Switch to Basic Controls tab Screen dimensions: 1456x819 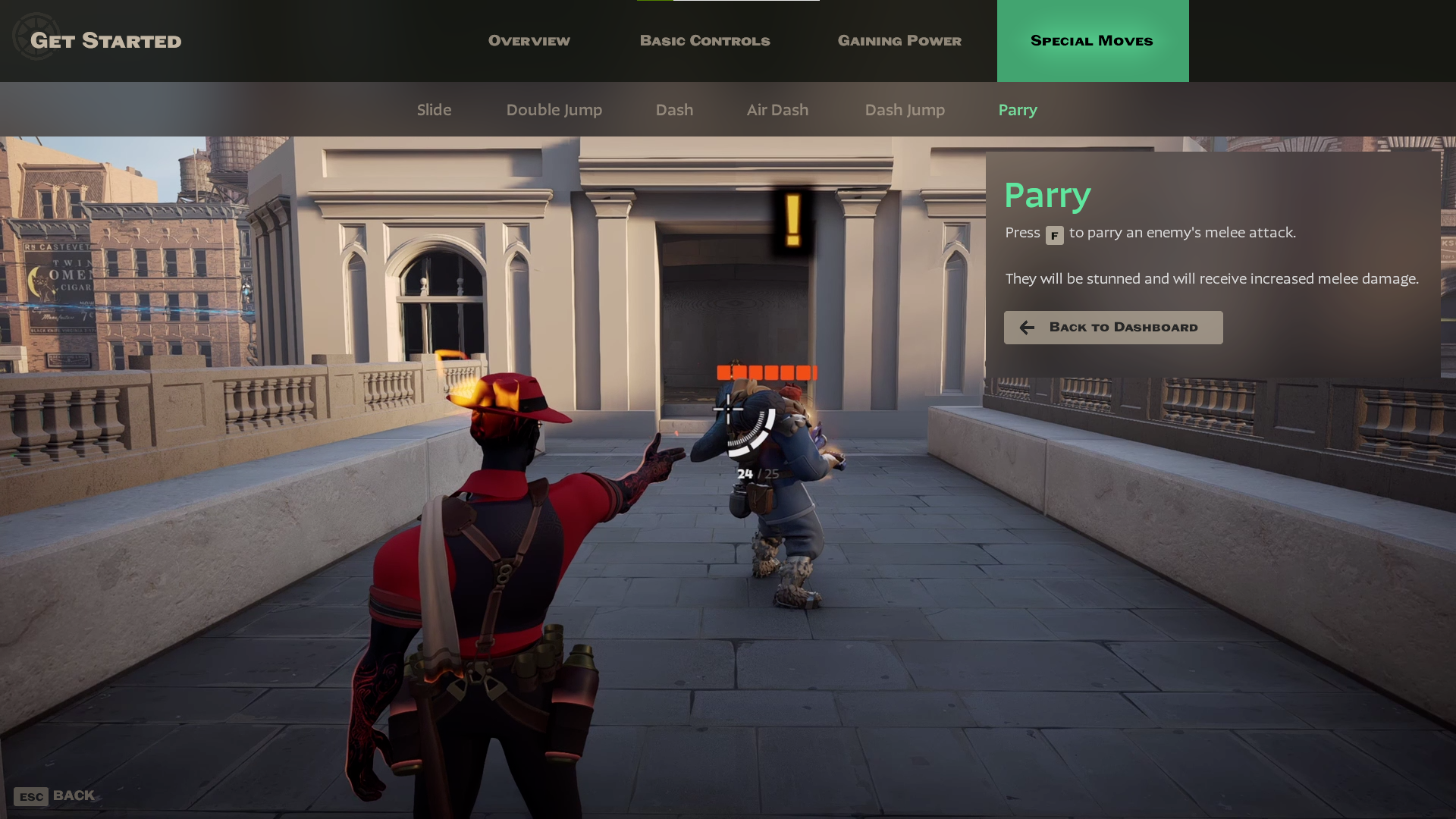pos(704,41)
